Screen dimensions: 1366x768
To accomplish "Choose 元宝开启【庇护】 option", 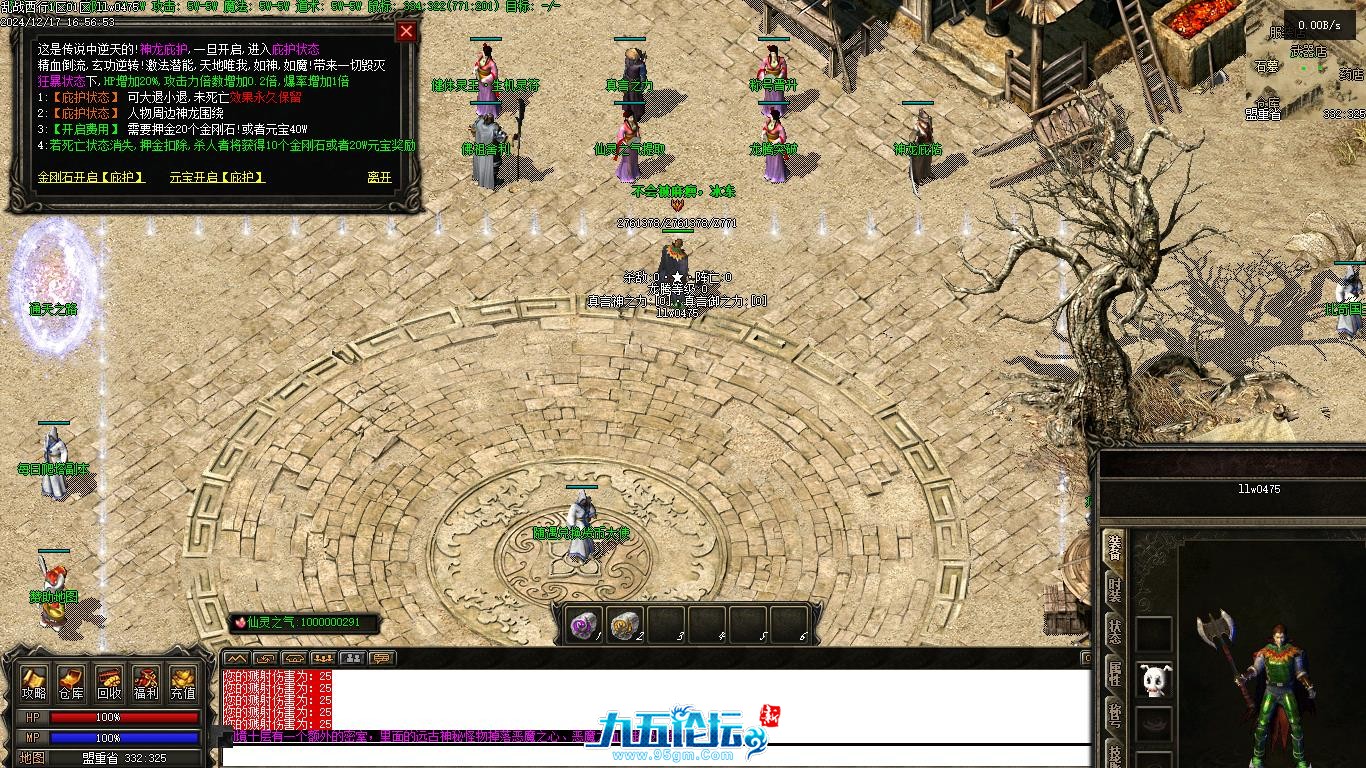I will (217, 177).
